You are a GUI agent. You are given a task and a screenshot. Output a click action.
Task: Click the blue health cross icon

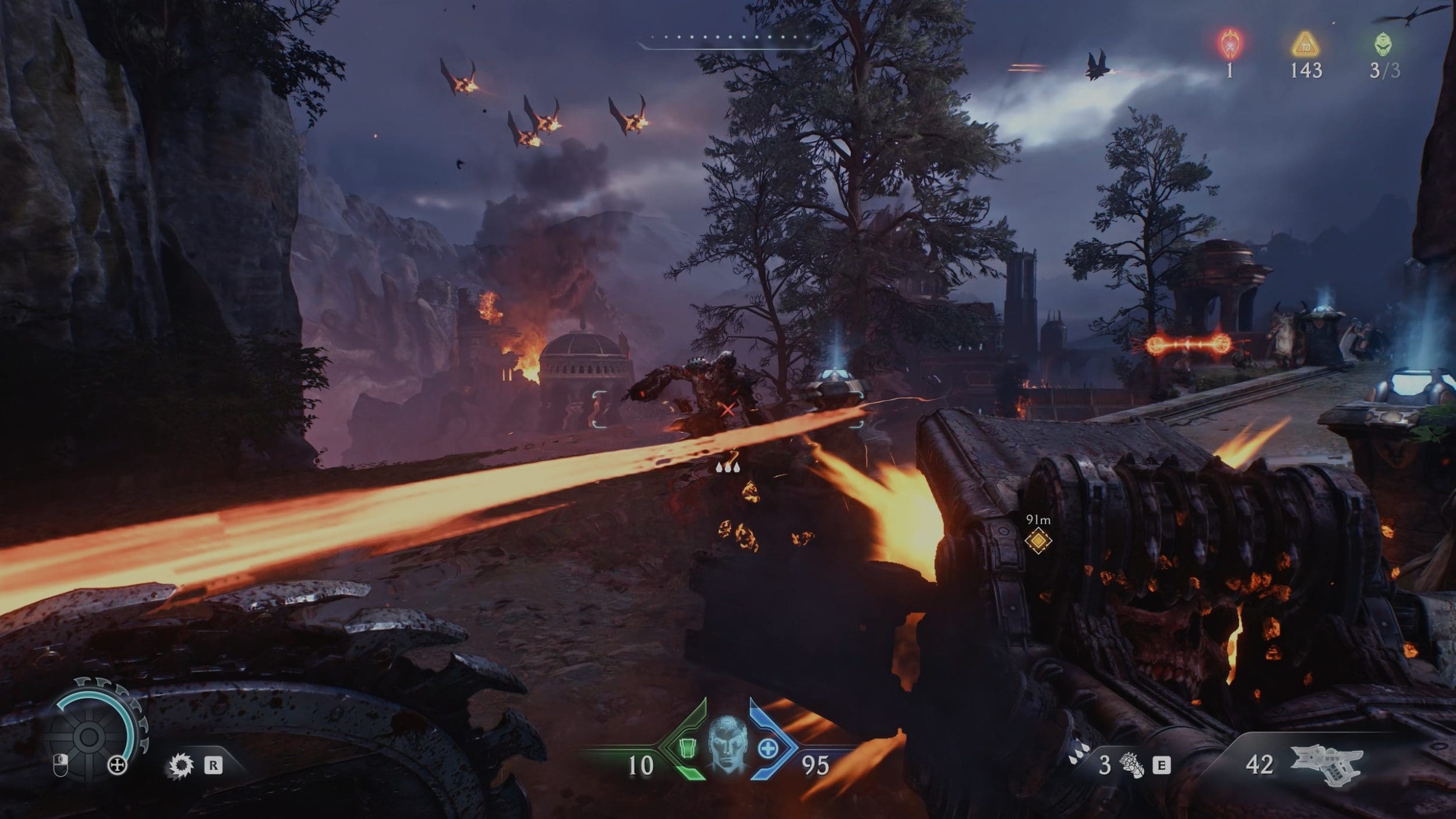768,747
